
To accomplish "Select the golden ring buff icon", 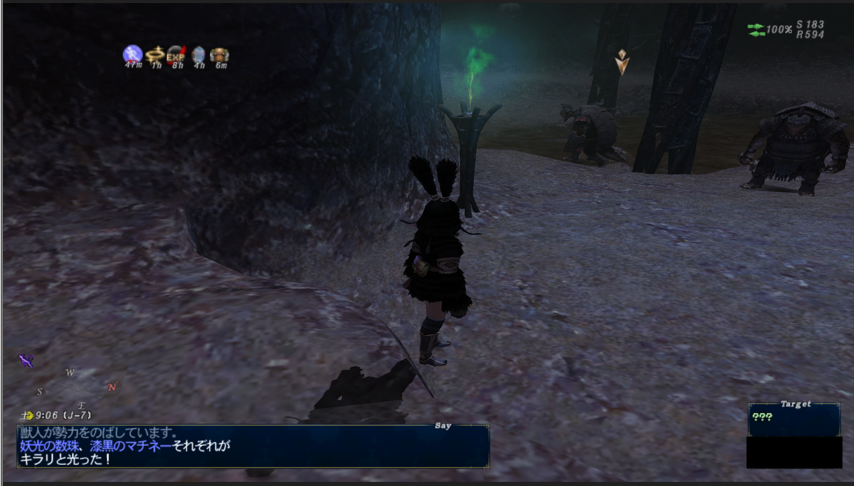I will [155, 54].
